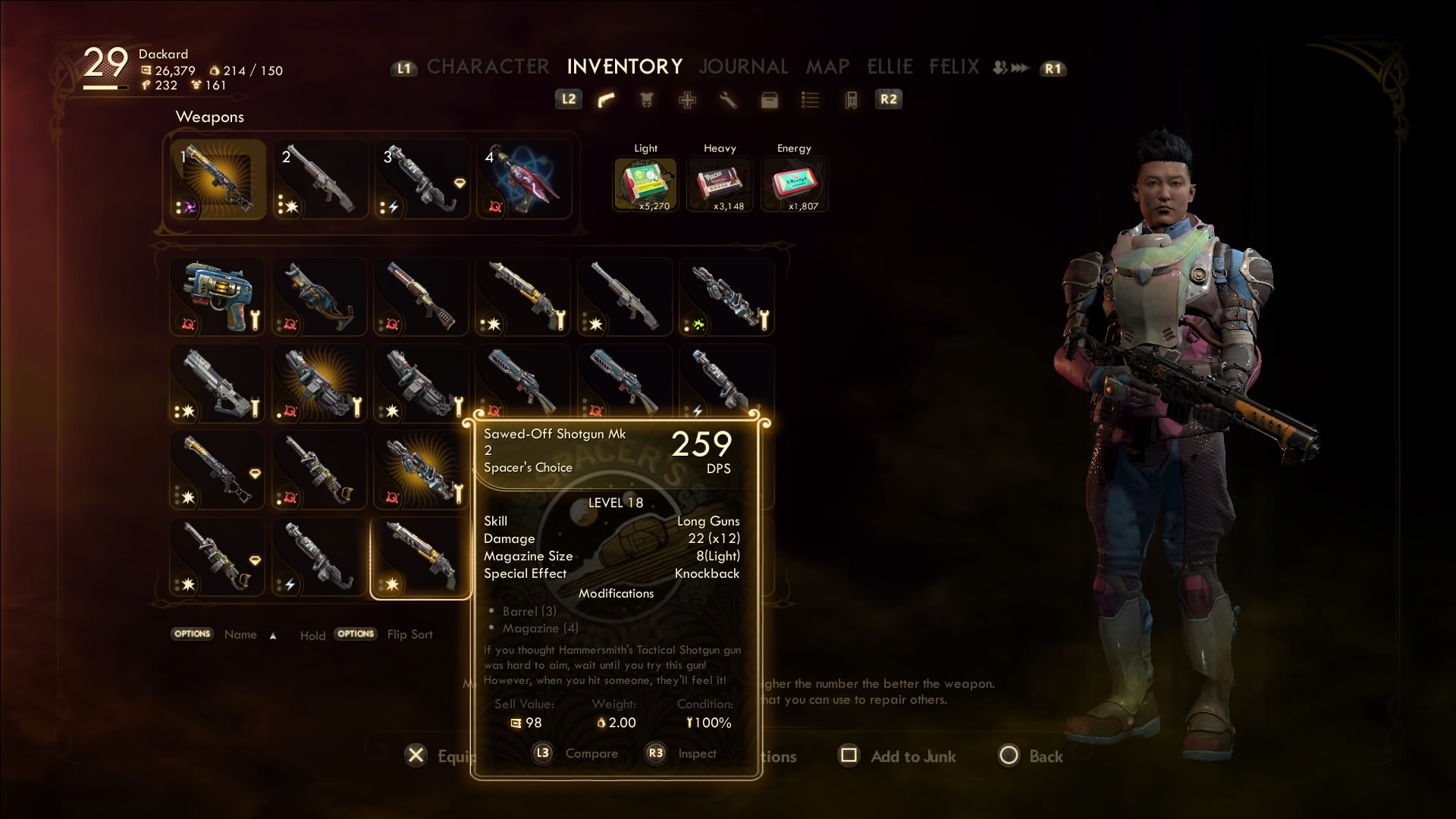Select the red pistol in weapon slot 4
Image resolution: width=1456 pixels, height=819 pixels.
pos(523,180)
